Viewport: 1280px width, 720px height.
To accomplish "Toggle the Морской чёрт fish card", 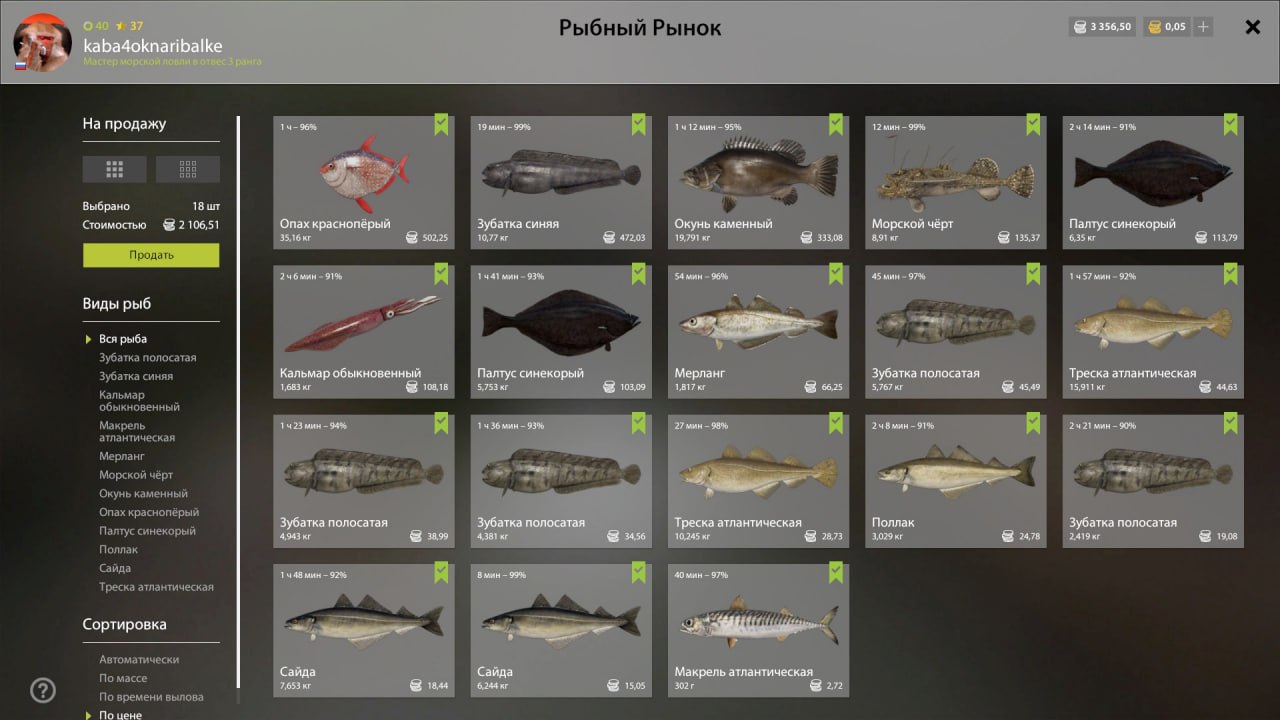I will click(x=954, y=182).
